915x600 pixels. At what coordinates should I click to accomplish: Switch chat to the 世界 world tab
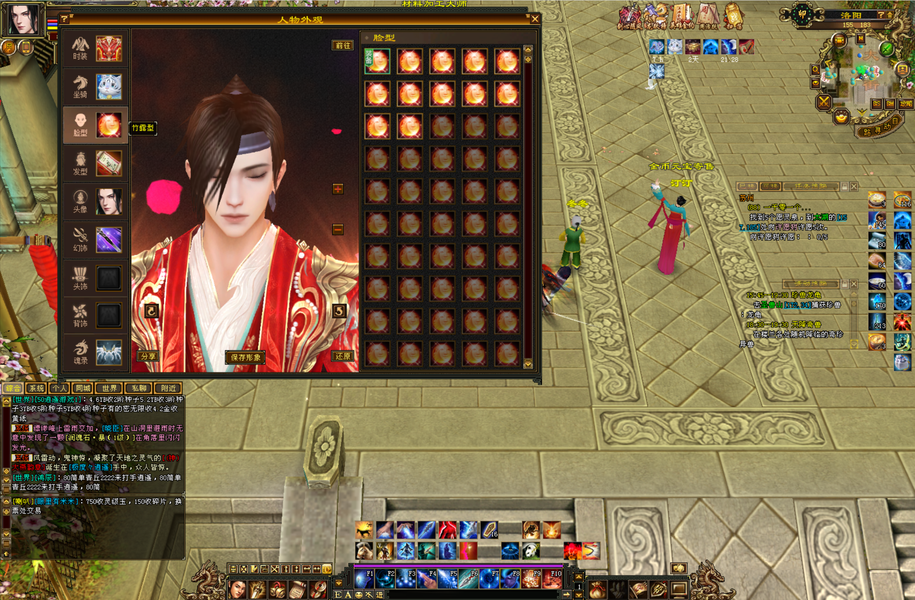click(110, 388)
